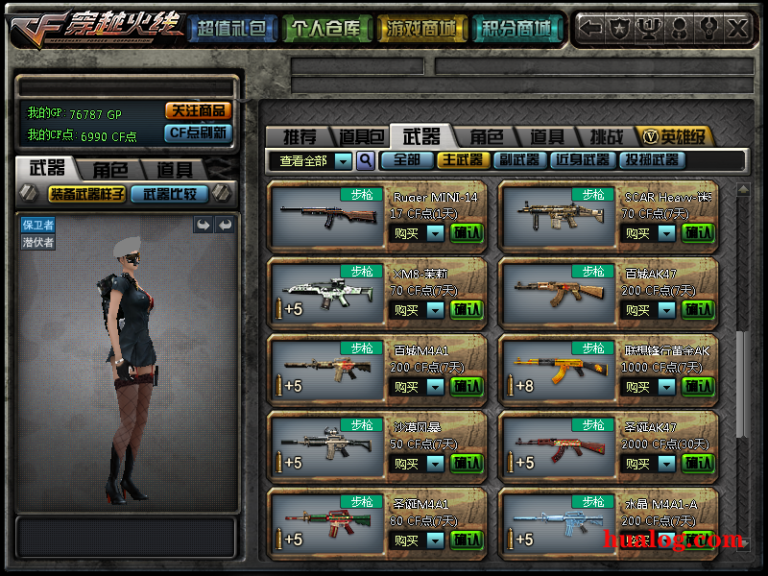Screen dimensions: 768x576
Task: Click the back arrow icon in top bar
Action: (x=592, y=28)
